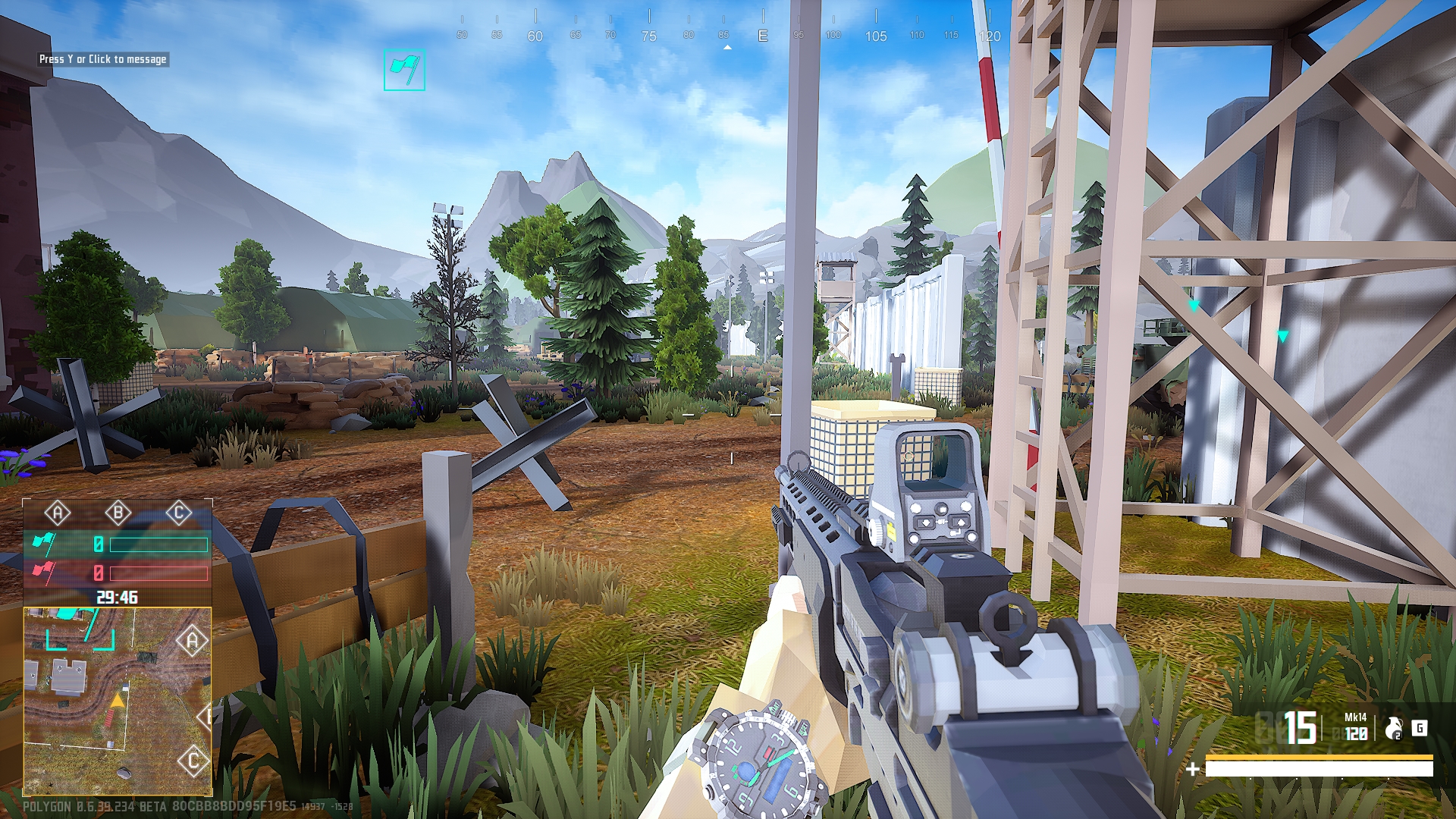Click the yellow player arrow on minimap
Viewport: 1456px width, 819px height.
click(118, 701)
